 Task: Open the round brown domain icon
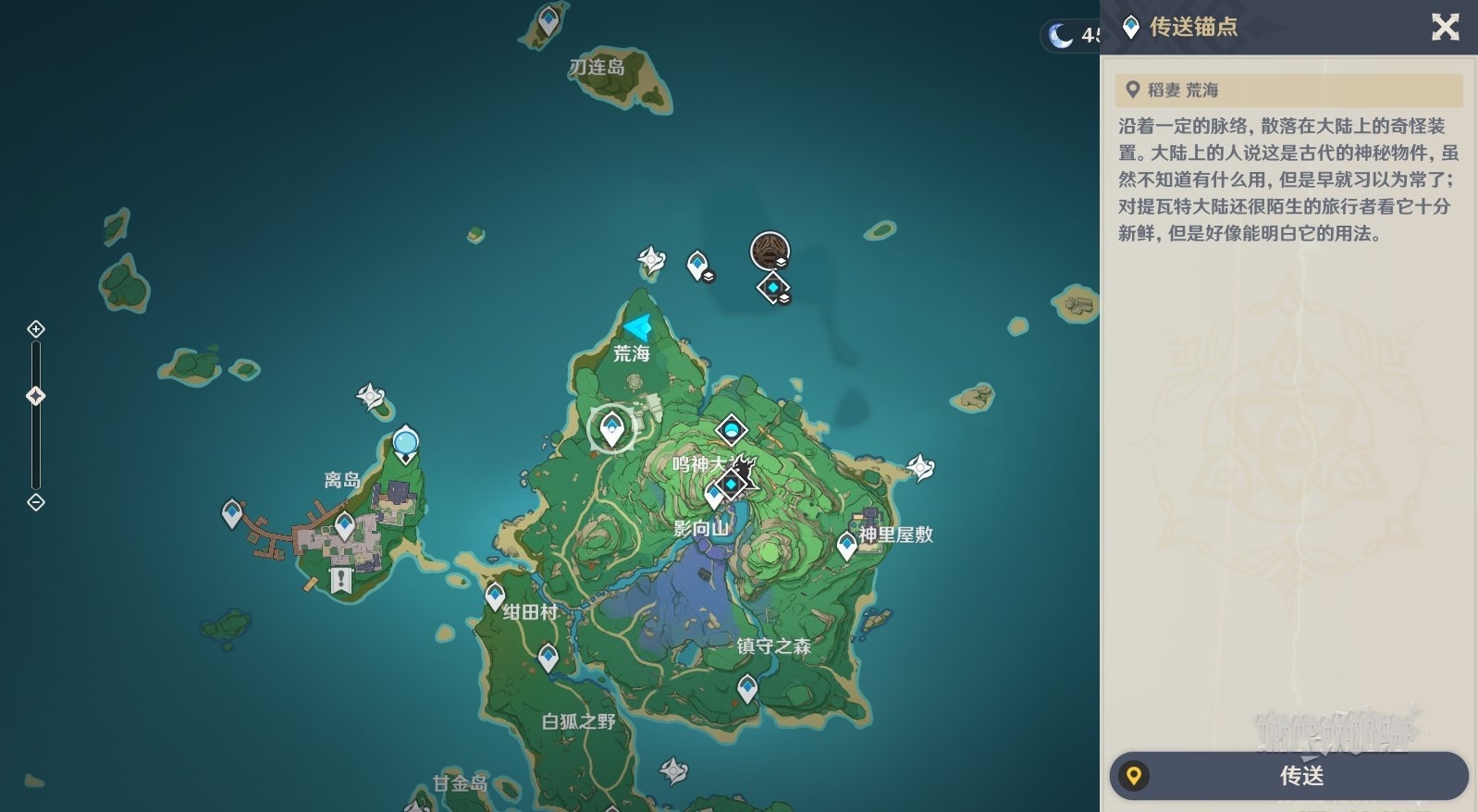[x=770, y=250]
